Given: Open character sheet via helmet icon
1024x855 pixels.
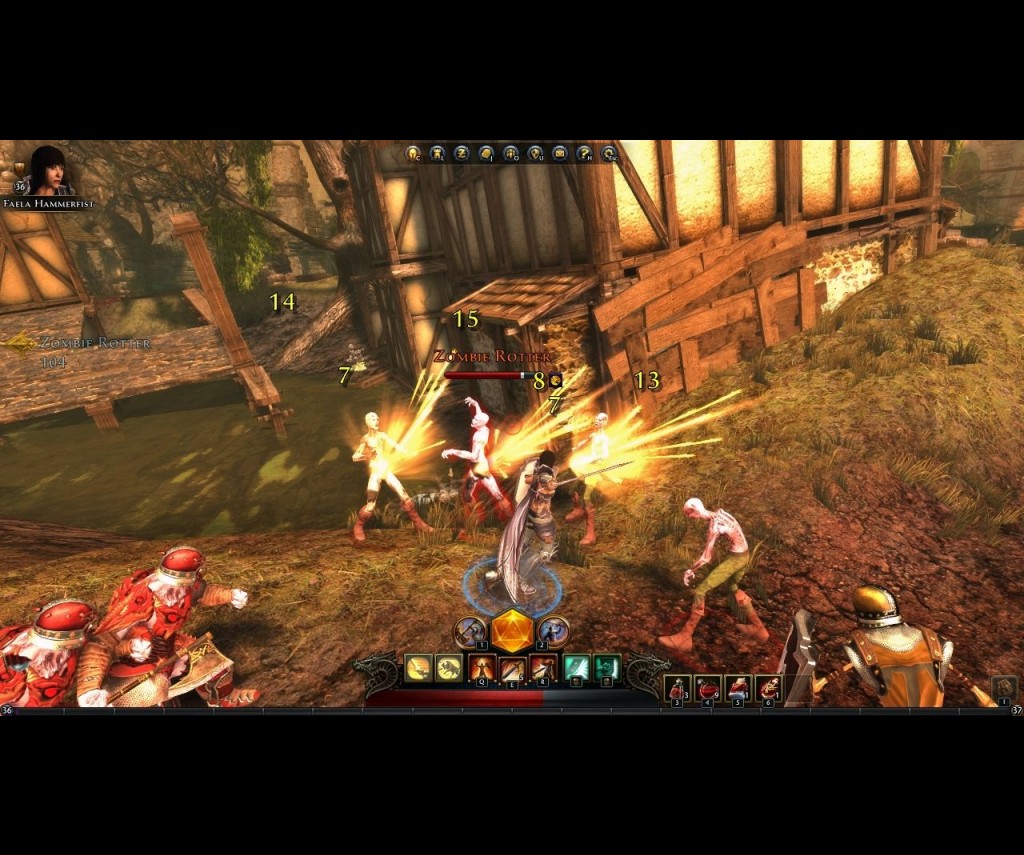Looking at the screenshot, I should point(412,153).
